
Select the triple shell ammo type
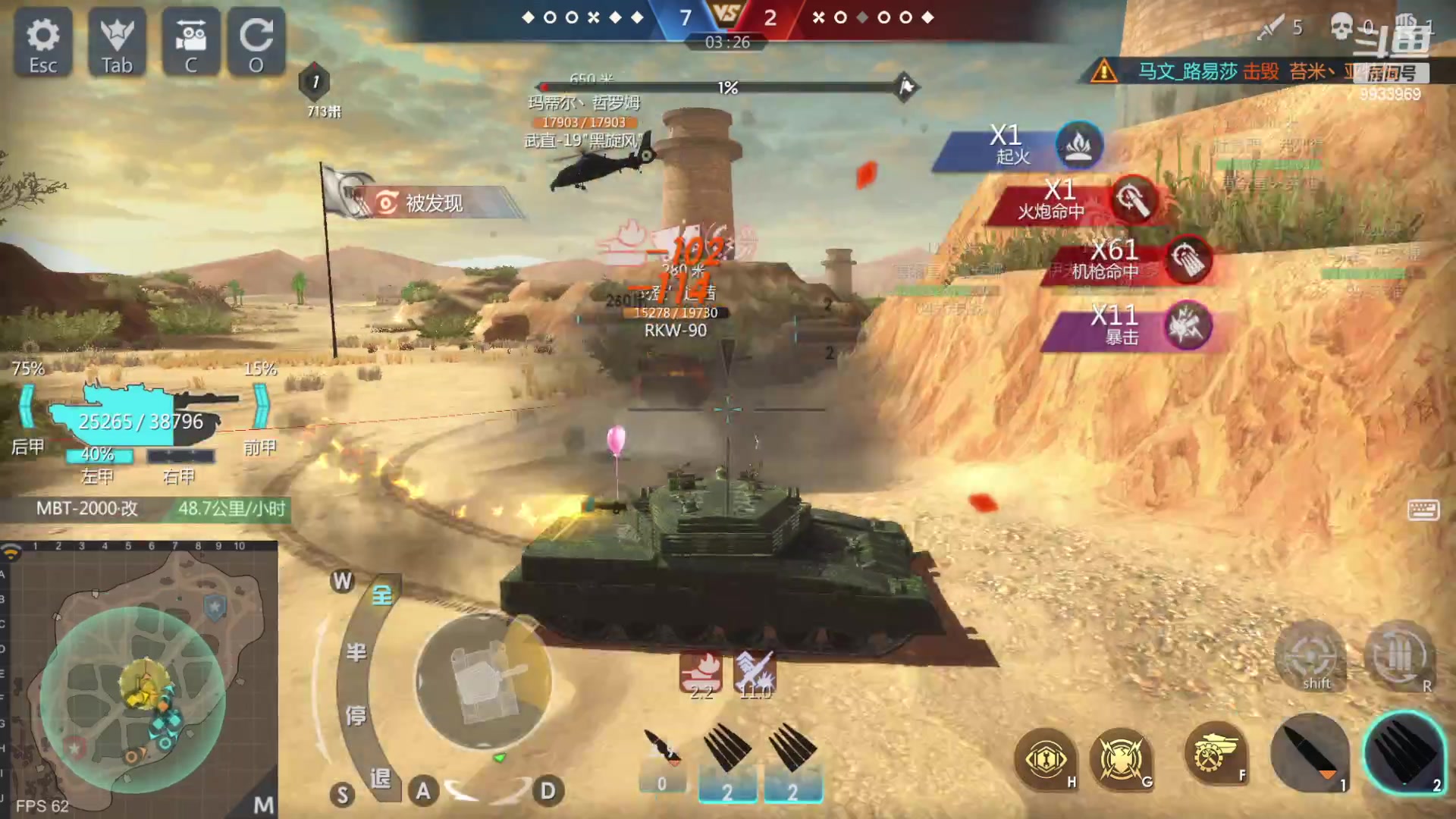pyautogui.click(x=1403, y=751)
